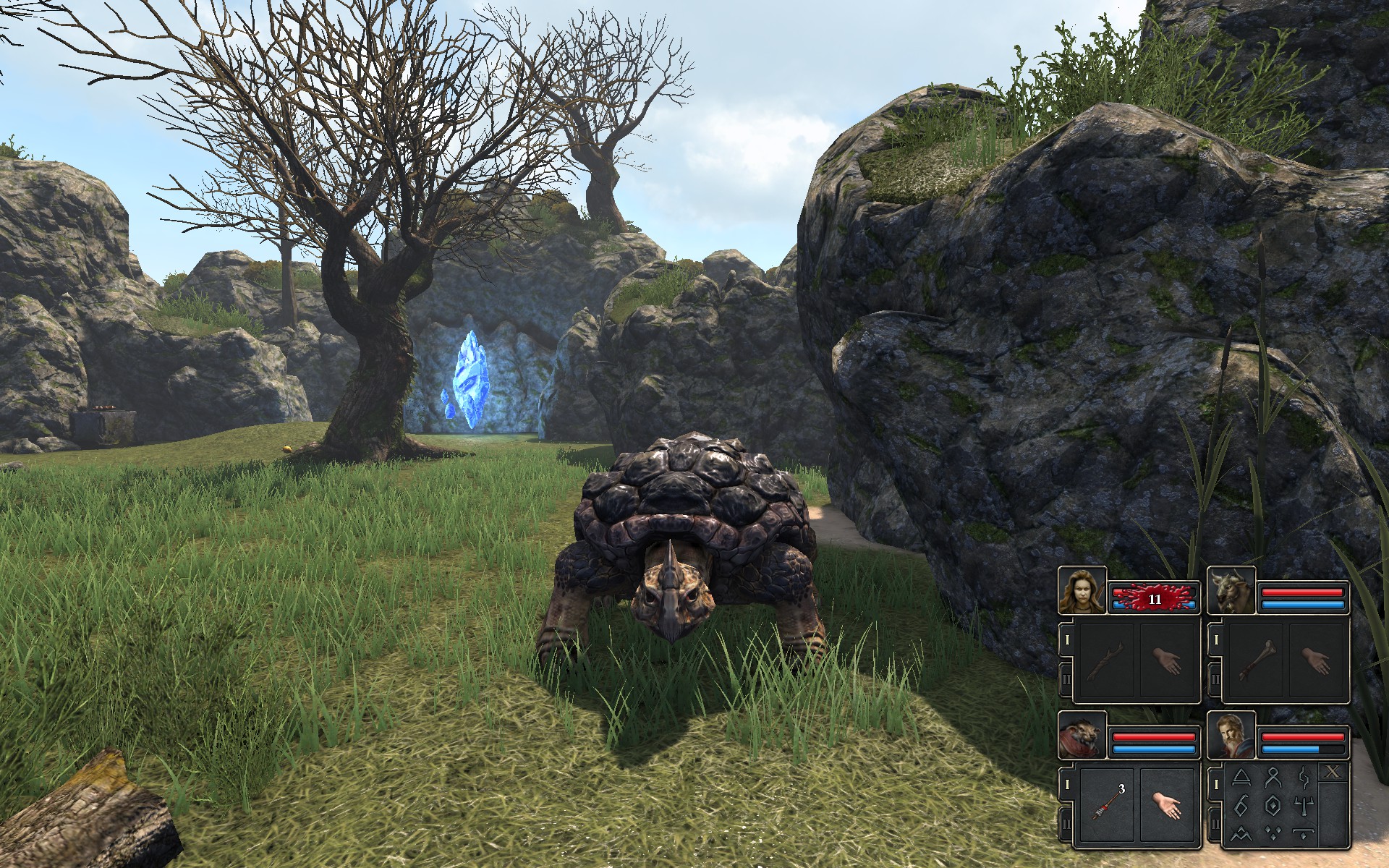Choose the rune resembling a six
The image size is (1389, 868).
1241,805
